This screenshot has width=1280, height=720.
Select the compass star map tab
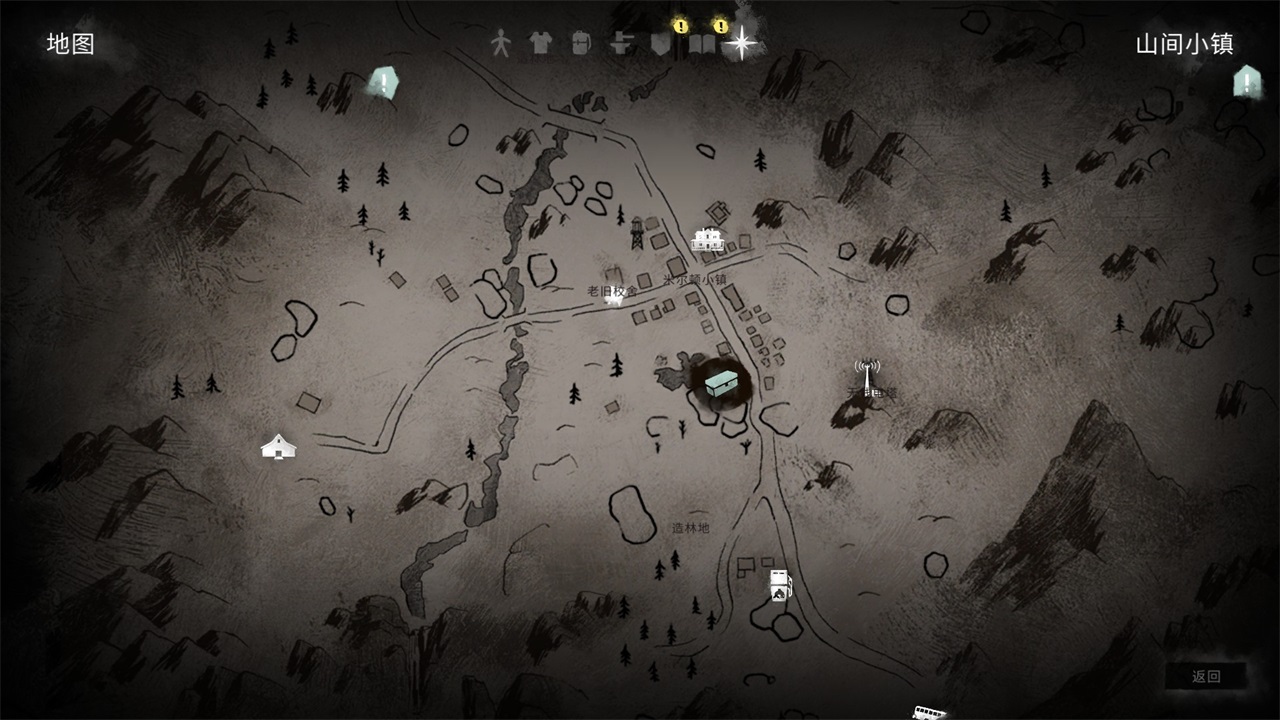[742, 43]
